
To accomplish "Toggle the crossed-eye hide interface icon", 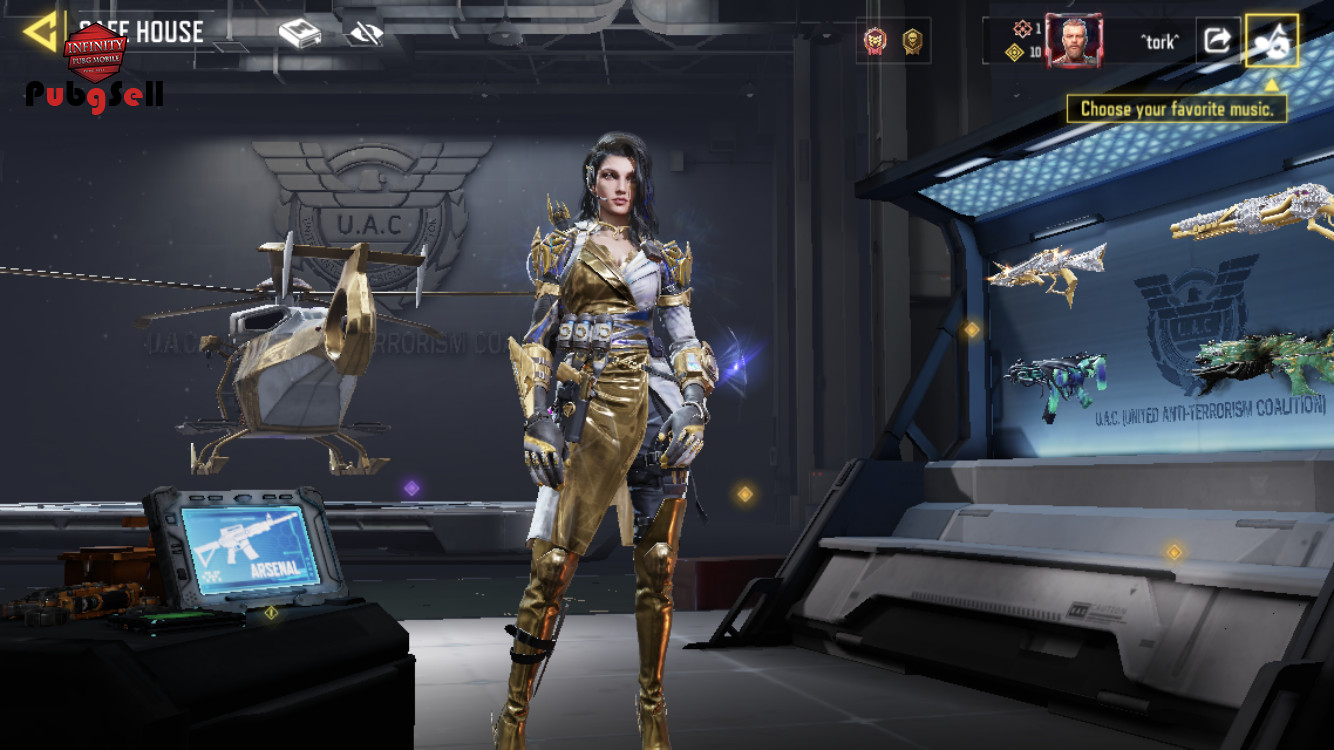I will pos(365,34).
